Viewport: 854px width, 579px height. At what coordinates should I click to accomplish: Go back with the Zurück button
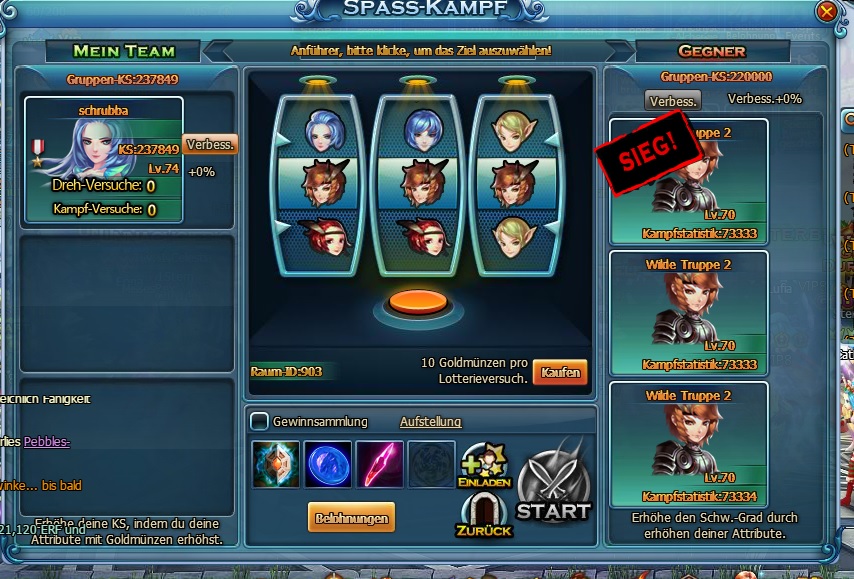click(484, 515)
